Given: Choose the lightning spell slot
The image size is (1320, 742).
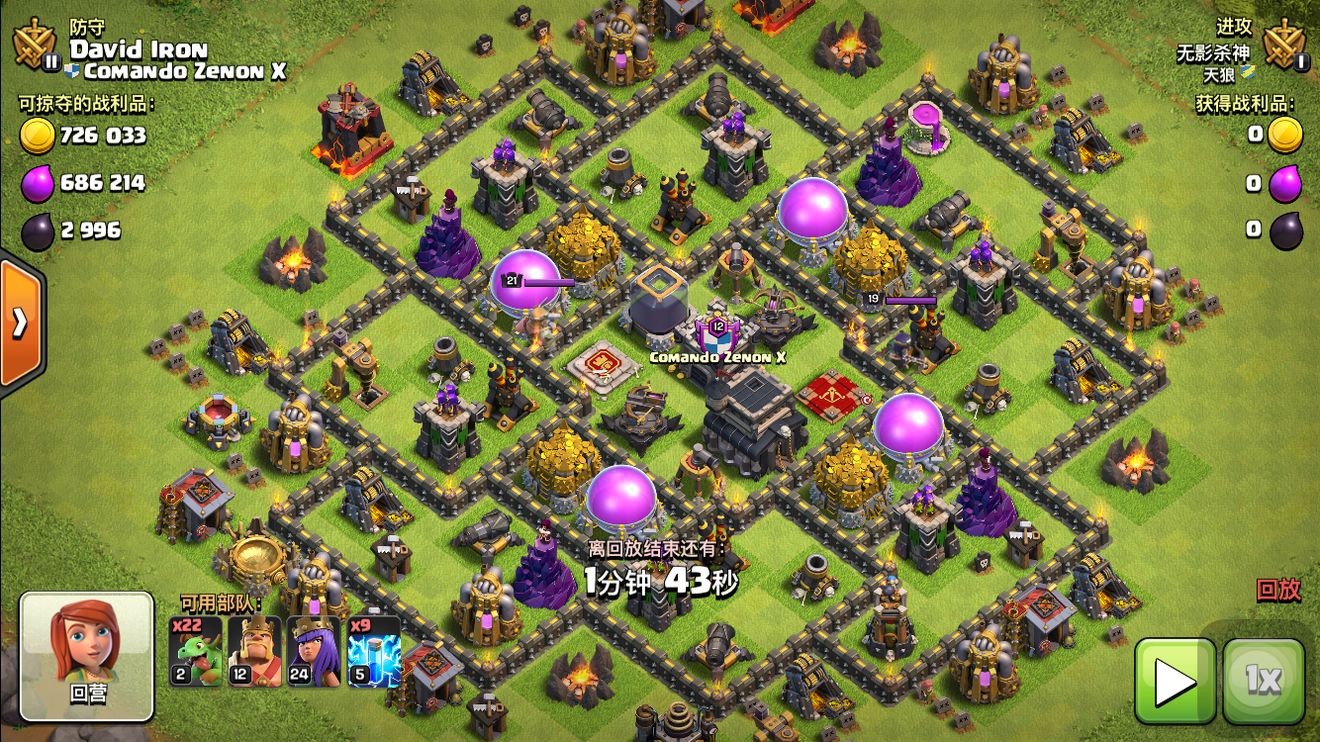Looking at the screenshot, I should [x=374, y=651].
